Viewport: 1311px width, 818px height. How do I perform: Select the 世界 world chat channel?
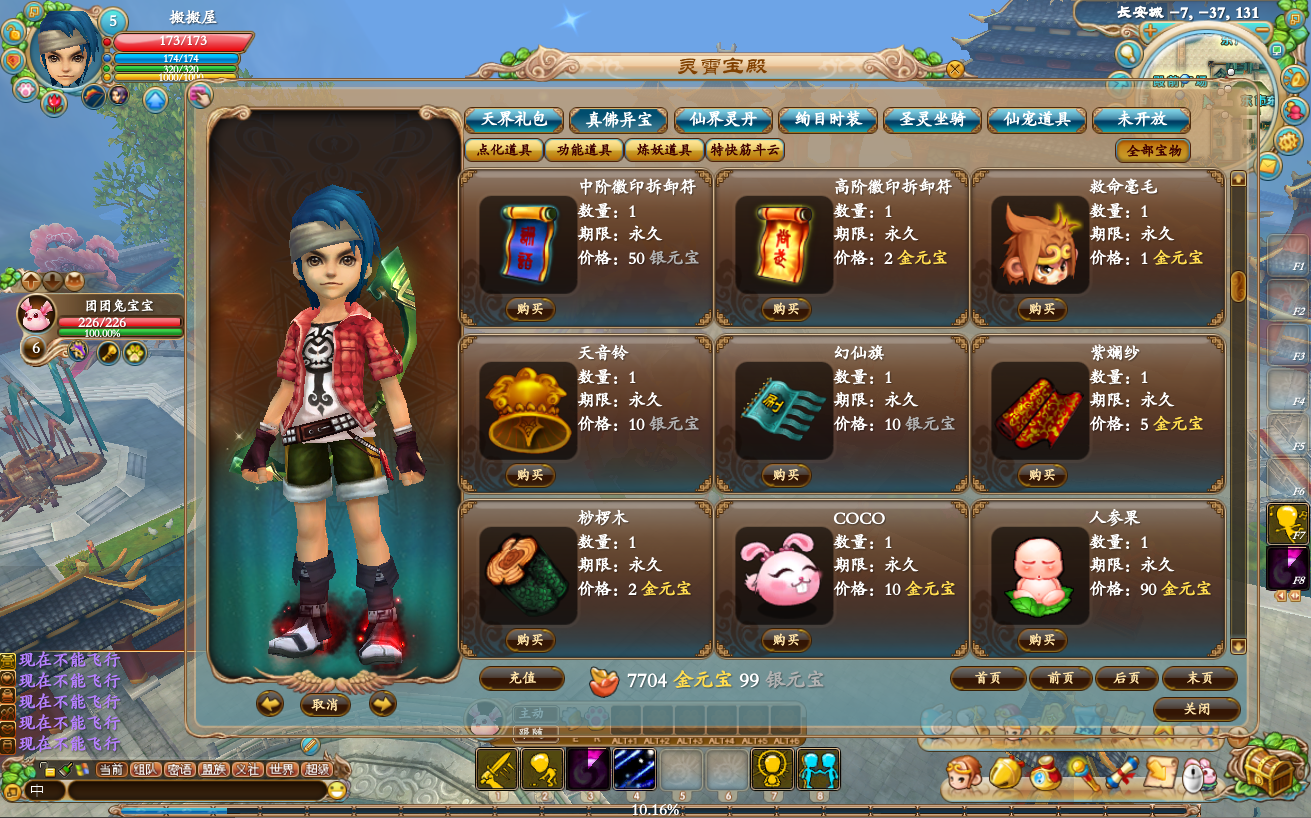283,769
